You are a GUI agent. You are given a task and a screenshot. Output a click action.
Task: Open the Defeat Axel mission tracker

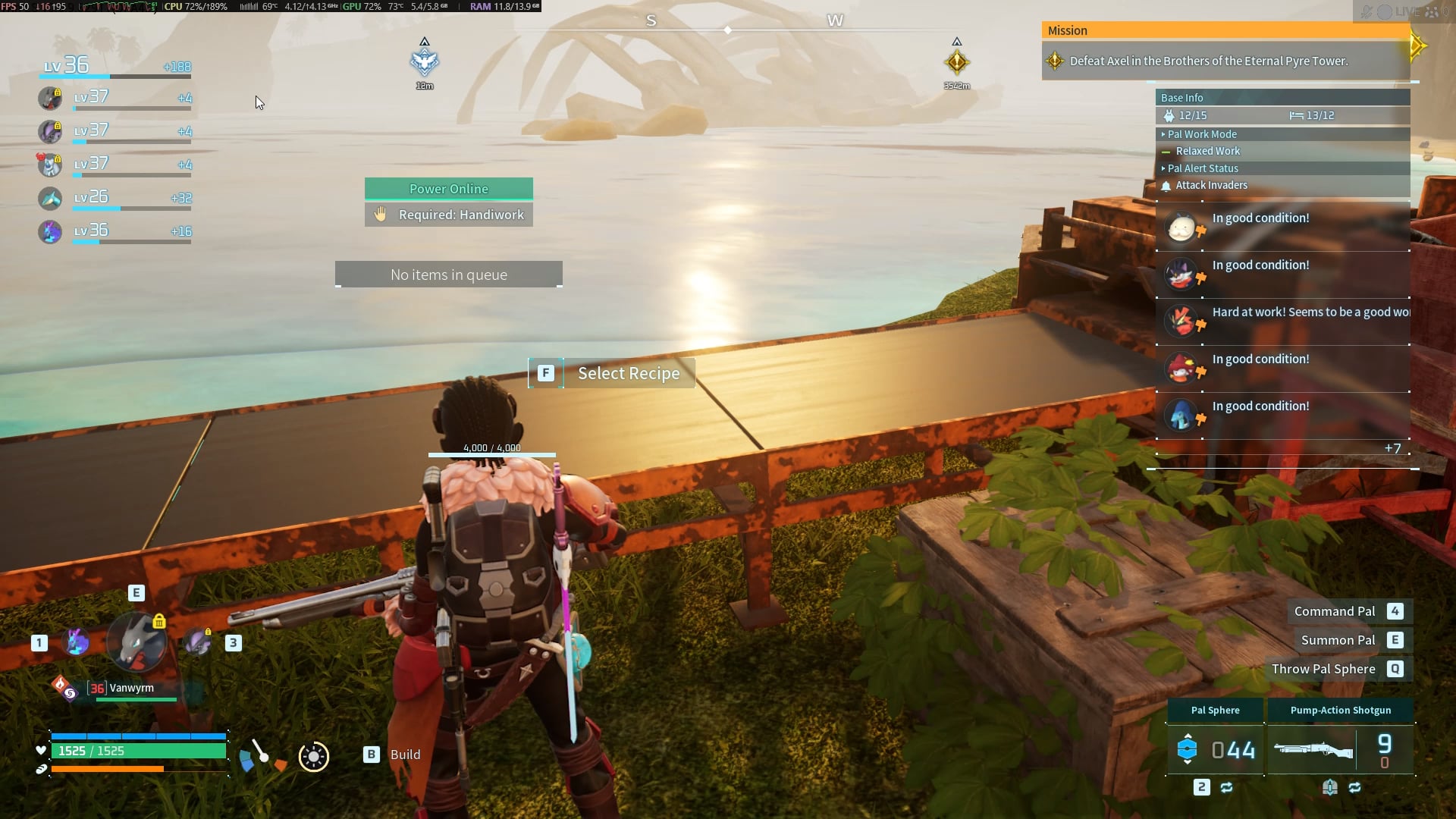click(1208, 61)
